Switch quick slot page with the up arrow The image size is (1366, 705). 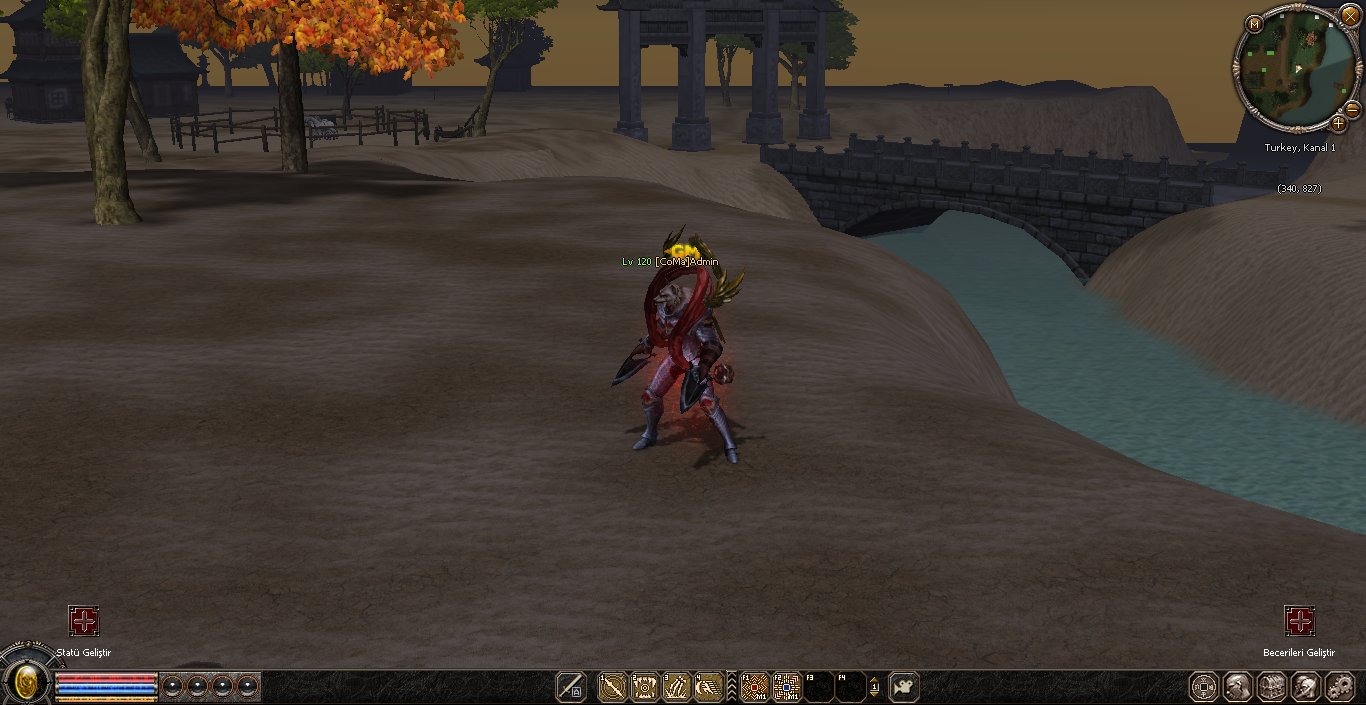pos(875,679)
